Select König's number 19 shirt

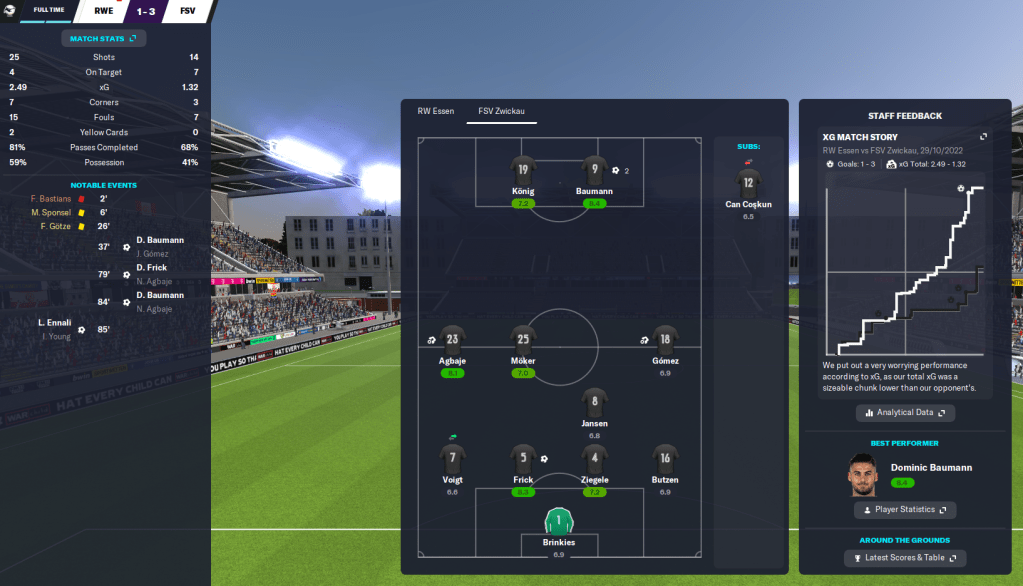[523, 170]
